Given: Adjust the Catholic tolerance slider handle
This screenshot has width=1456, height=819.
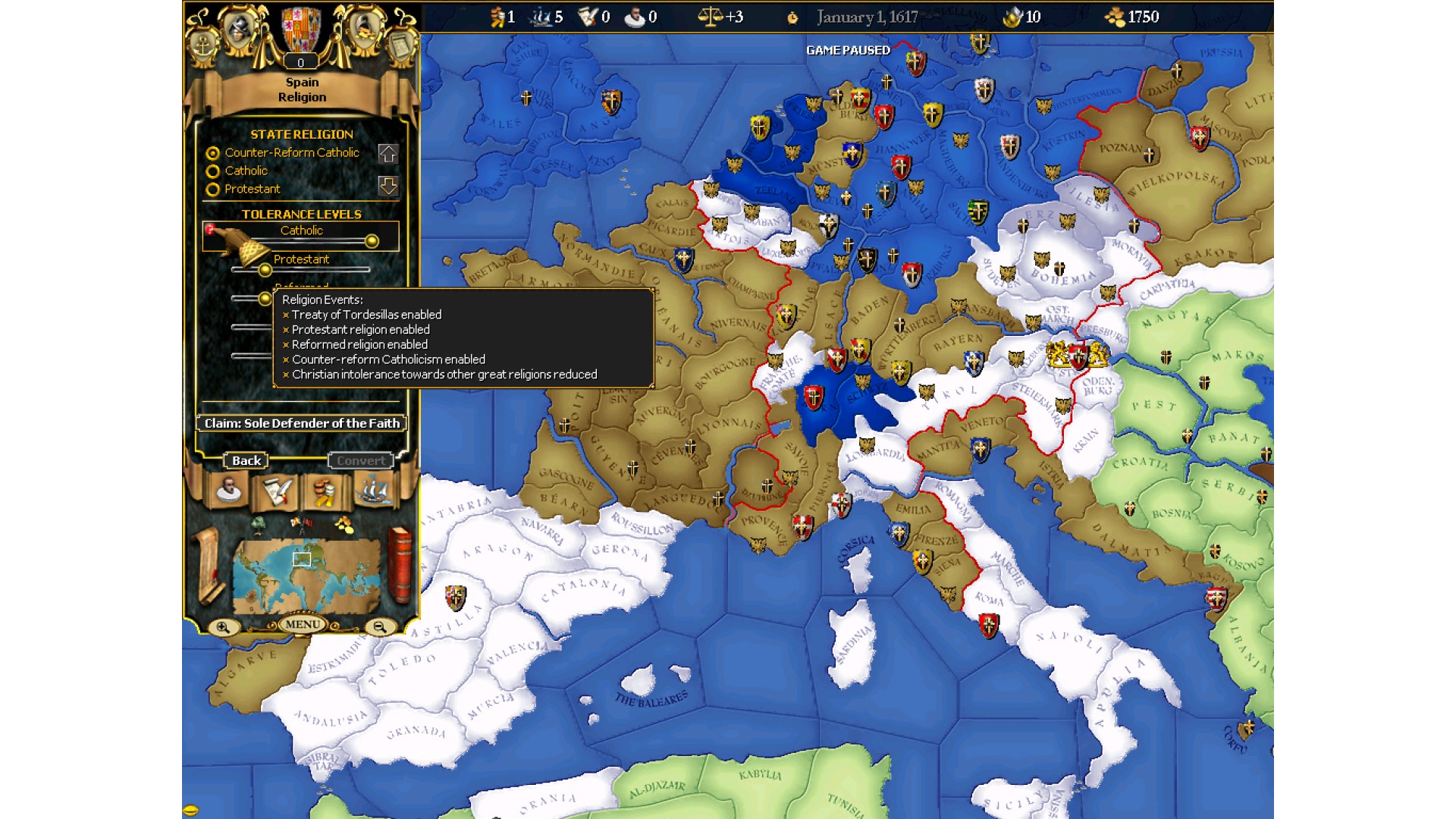Looking at the screenshot, I should pyautogui.click(x=372, y=241).
